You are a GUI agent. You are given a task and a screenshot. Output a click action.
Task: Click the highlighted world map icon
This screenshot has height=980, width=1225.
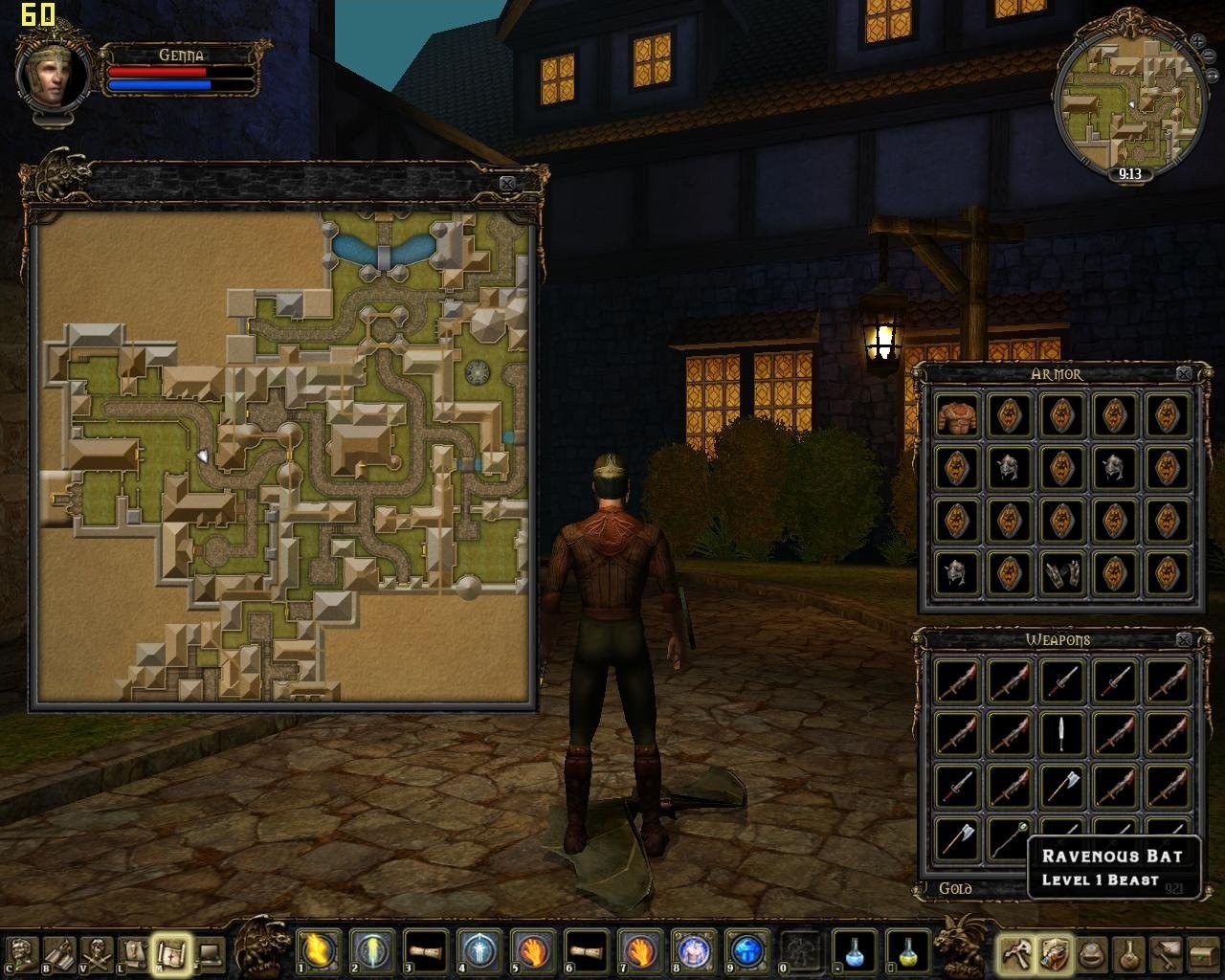pos(173,950)
